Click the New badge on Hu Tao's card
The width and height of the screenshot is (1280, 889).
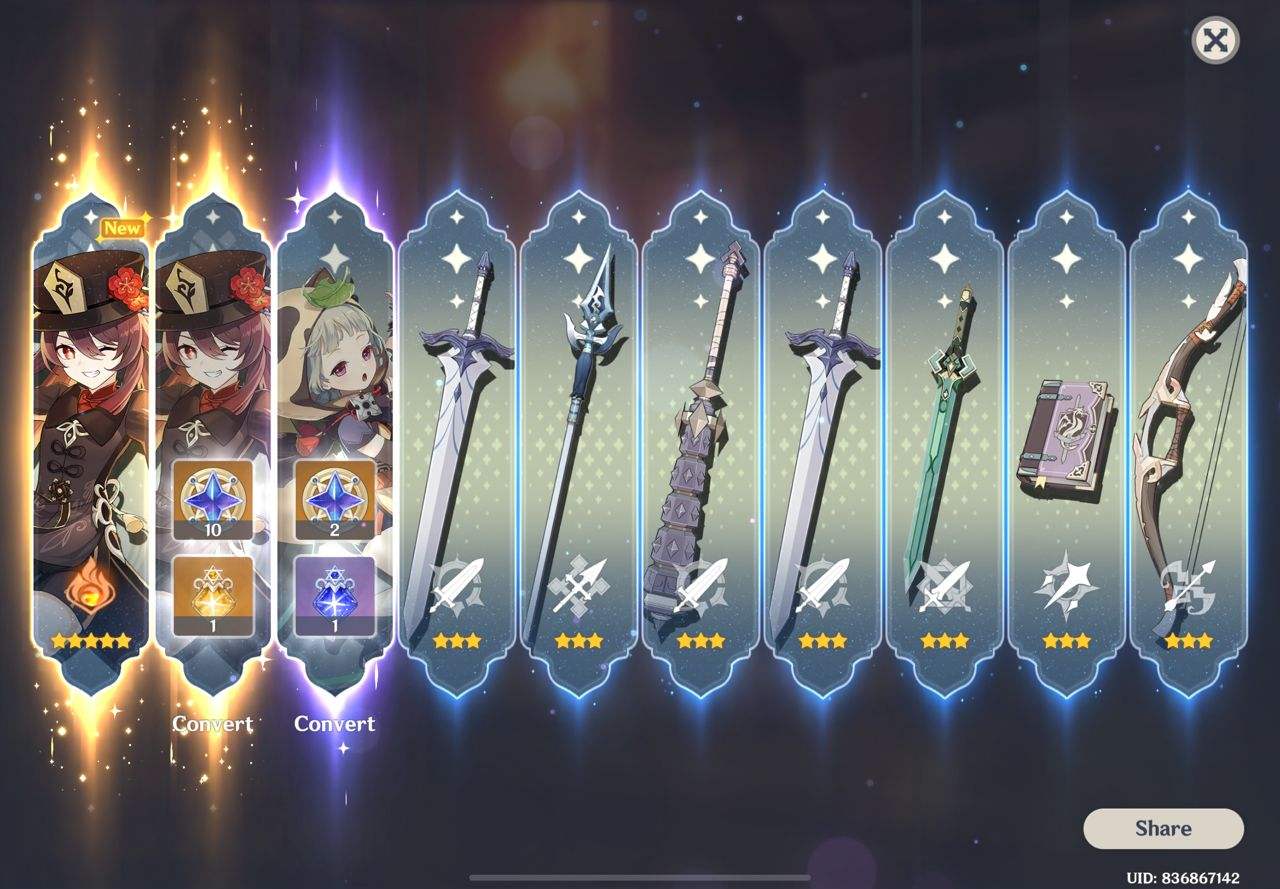point(124,227)
